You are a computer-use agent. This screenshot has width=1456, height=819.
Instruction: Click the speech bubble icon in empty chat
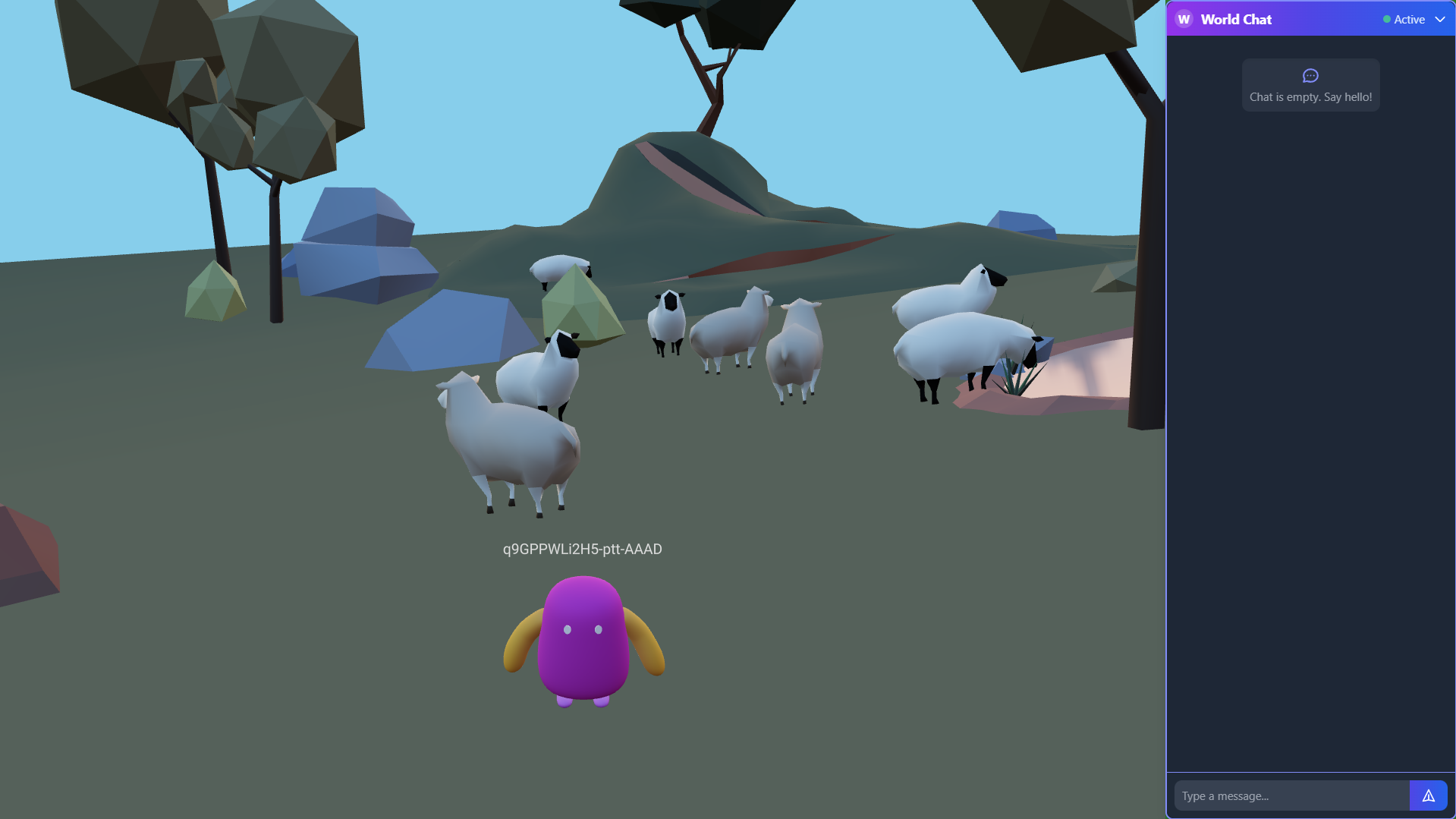tap(1310, 75)
